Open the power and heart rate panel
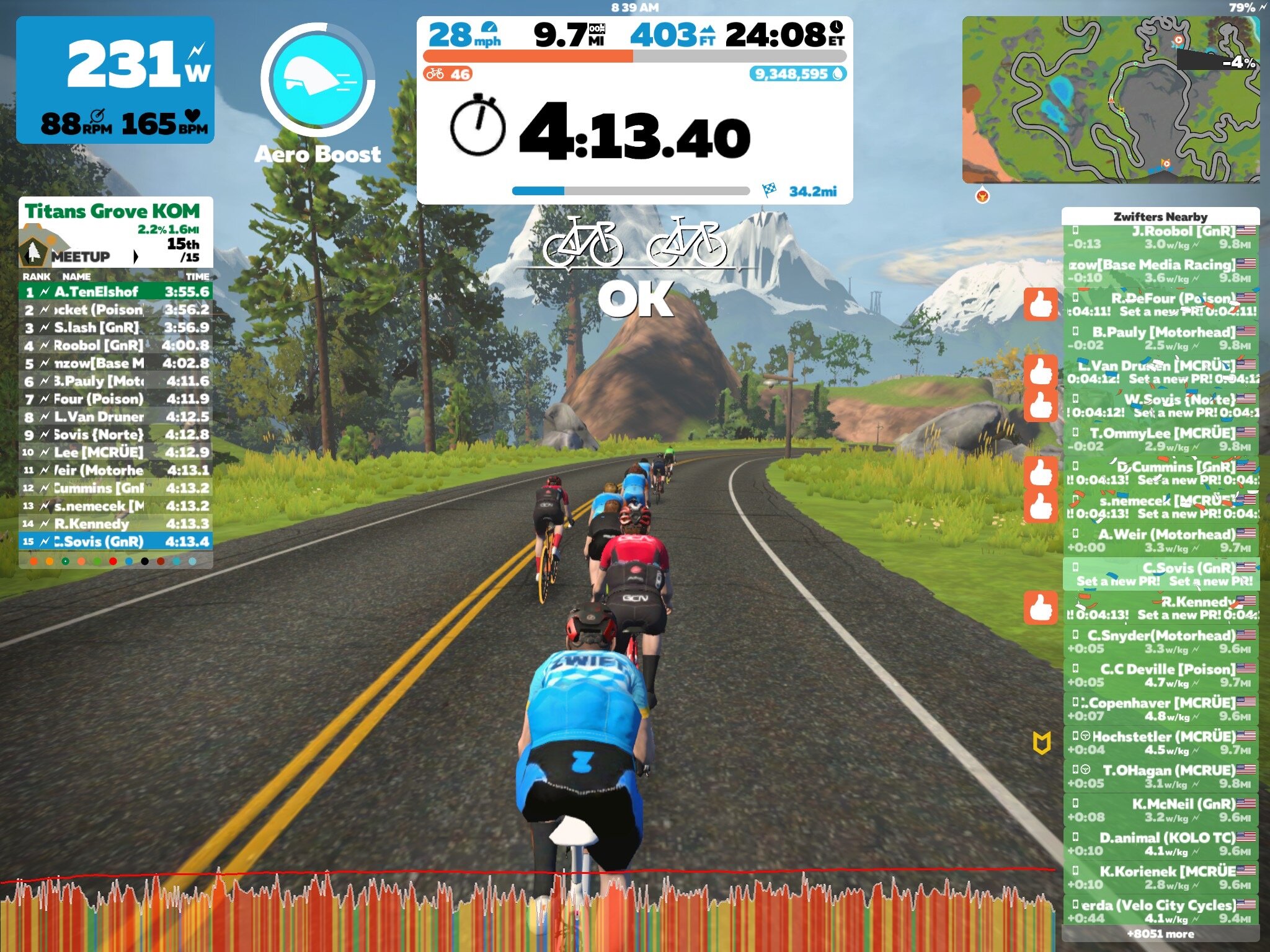Screen dimensions: 1270x952 115,81
